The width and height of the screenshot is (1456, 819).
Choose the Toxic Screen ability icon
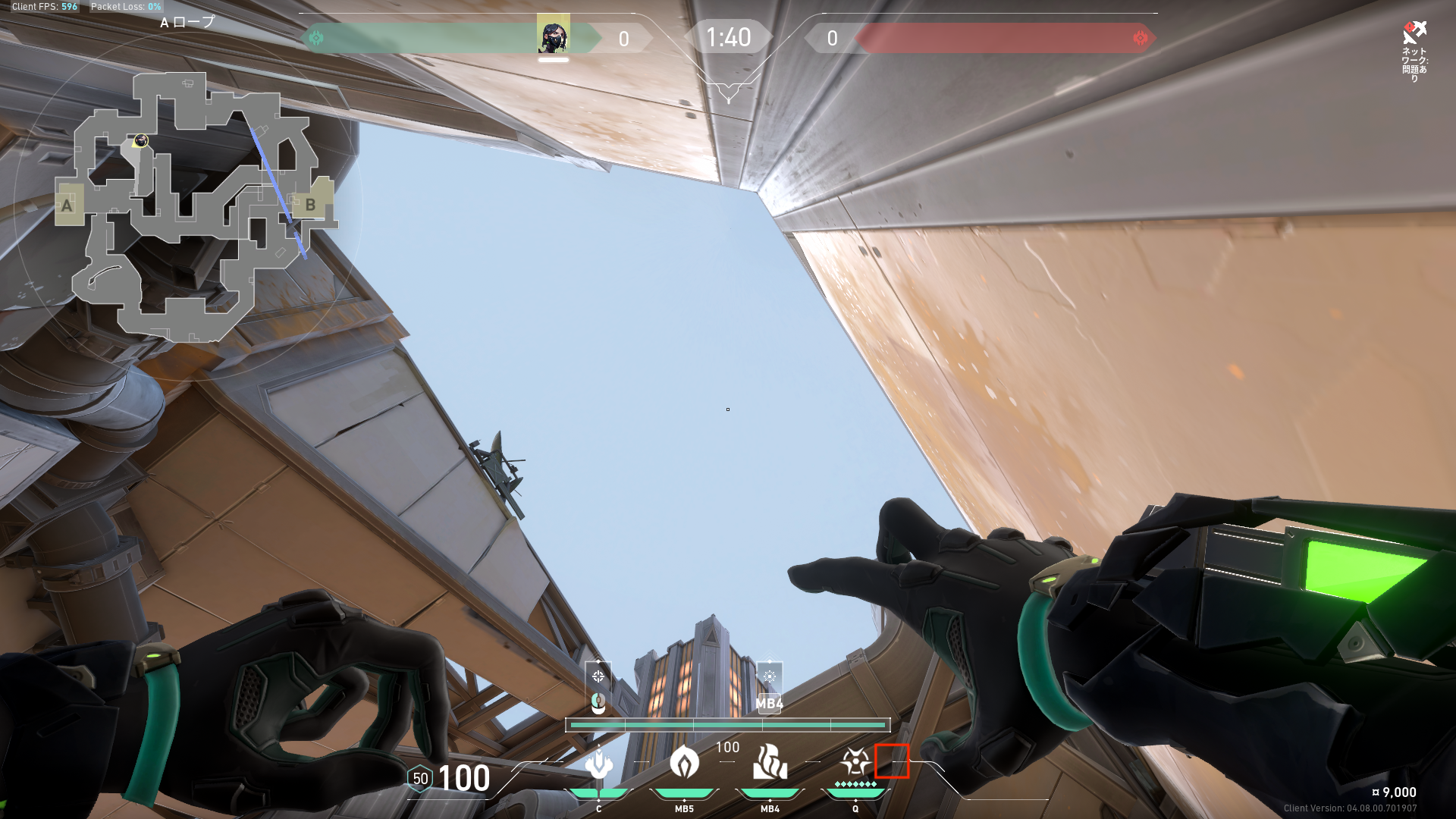[770, 762]
